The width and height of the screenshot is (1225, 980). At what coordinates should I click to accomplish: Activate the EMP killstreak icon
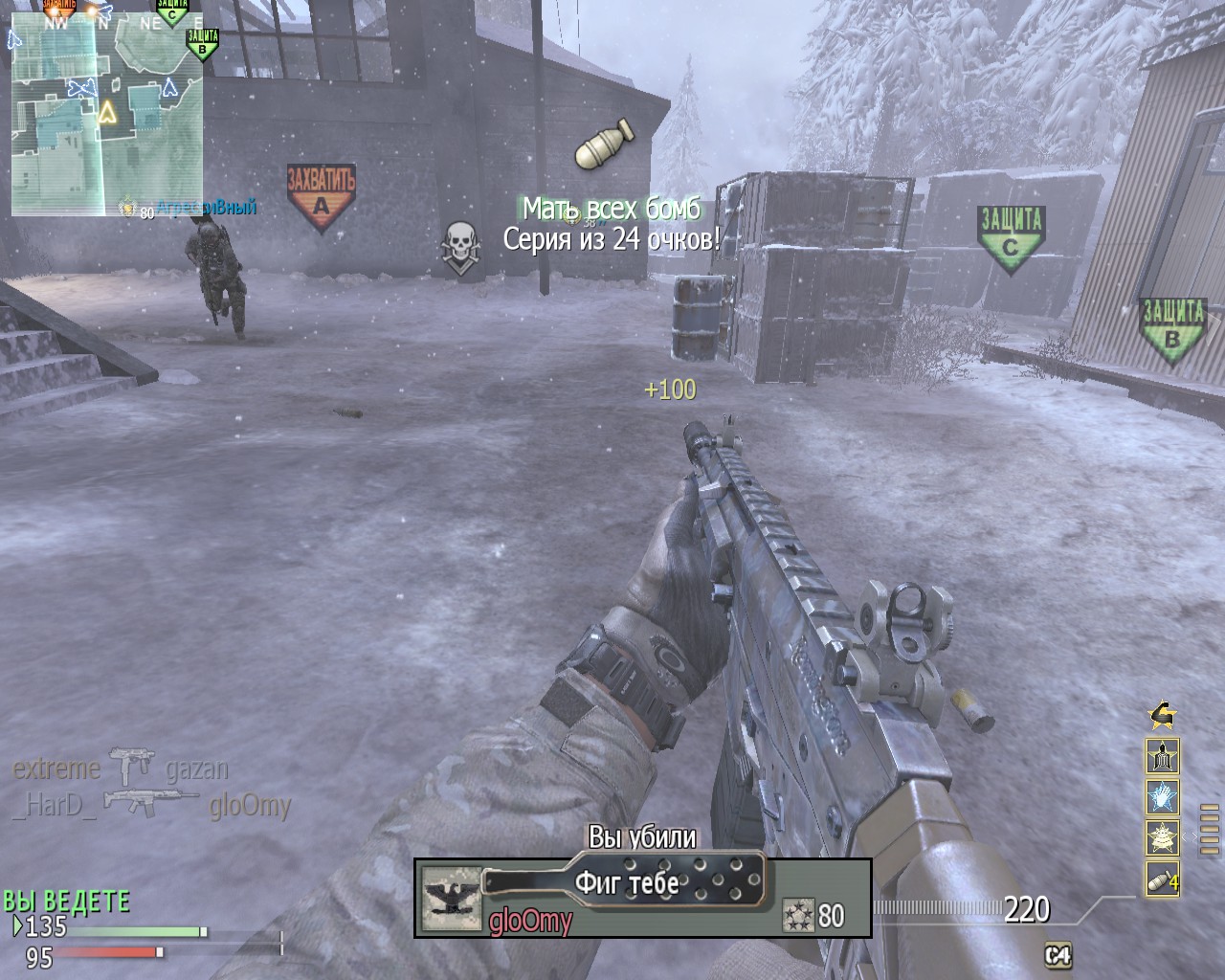coord(1163,796)
